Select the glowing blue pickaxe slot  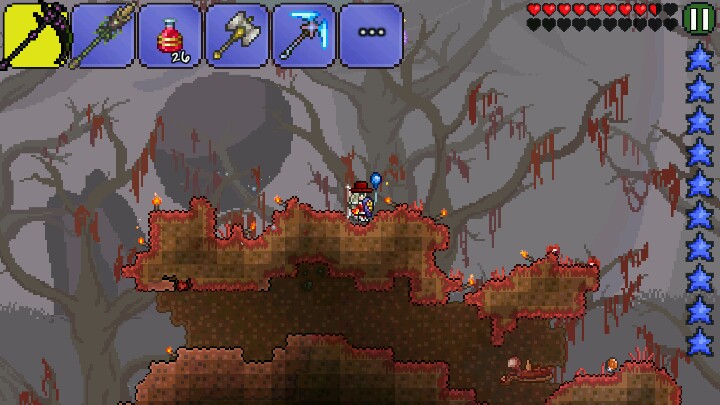(x=303, y=35)
